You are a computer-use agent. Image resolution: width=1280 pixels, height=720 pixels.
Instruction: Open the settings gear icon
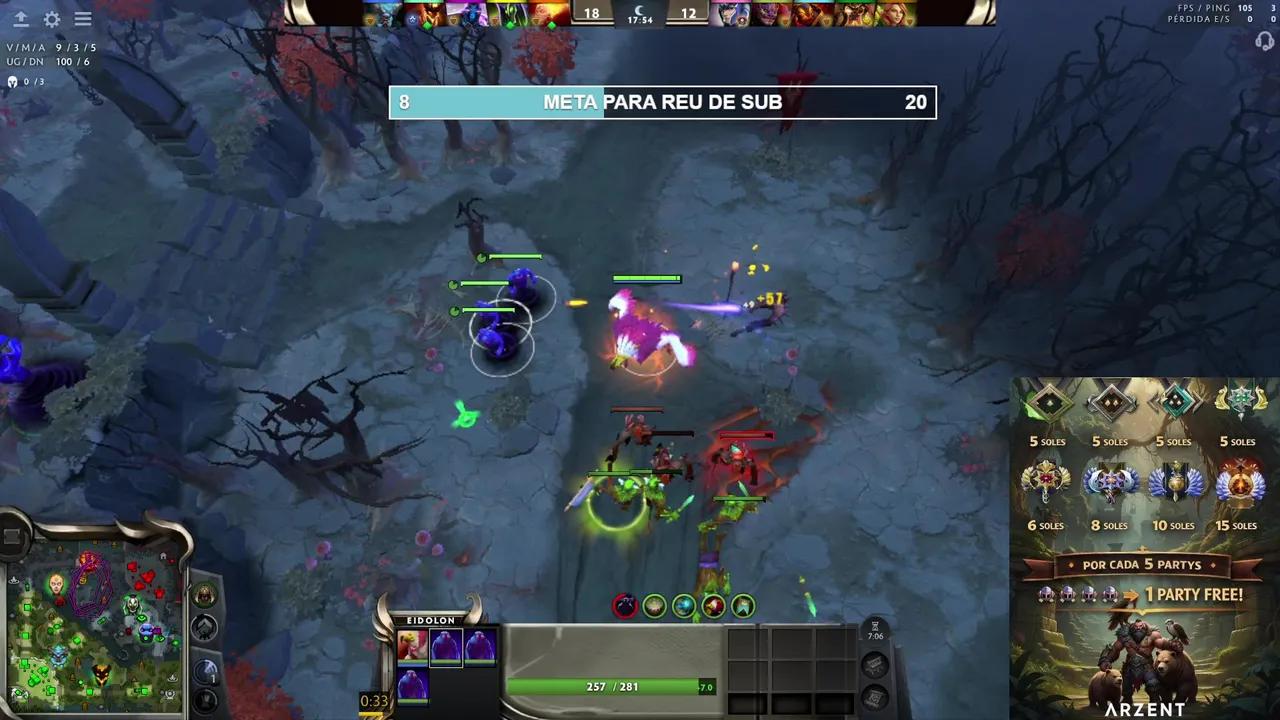coord(52,19)
